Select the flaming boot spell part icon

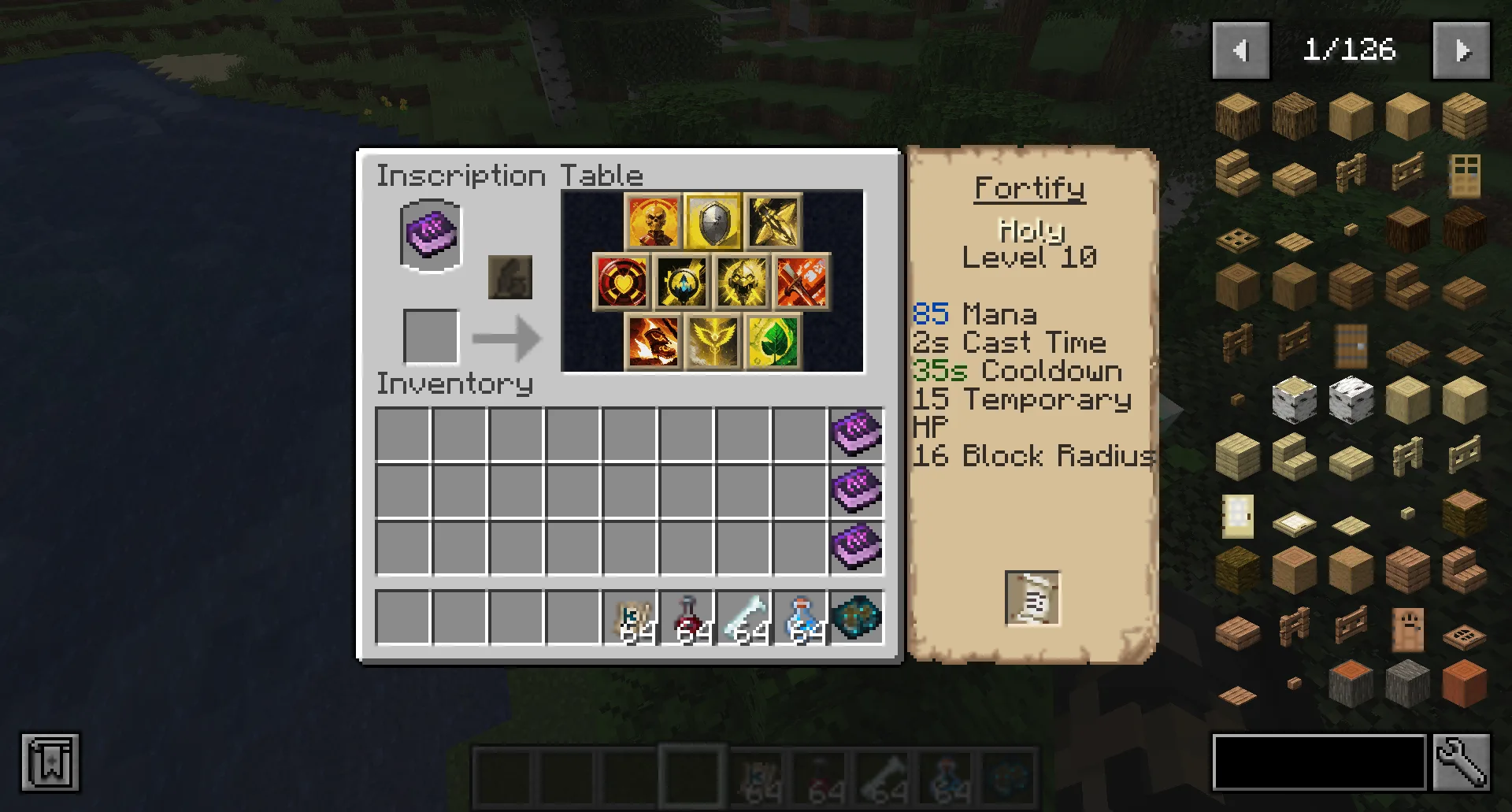(653, 343)
